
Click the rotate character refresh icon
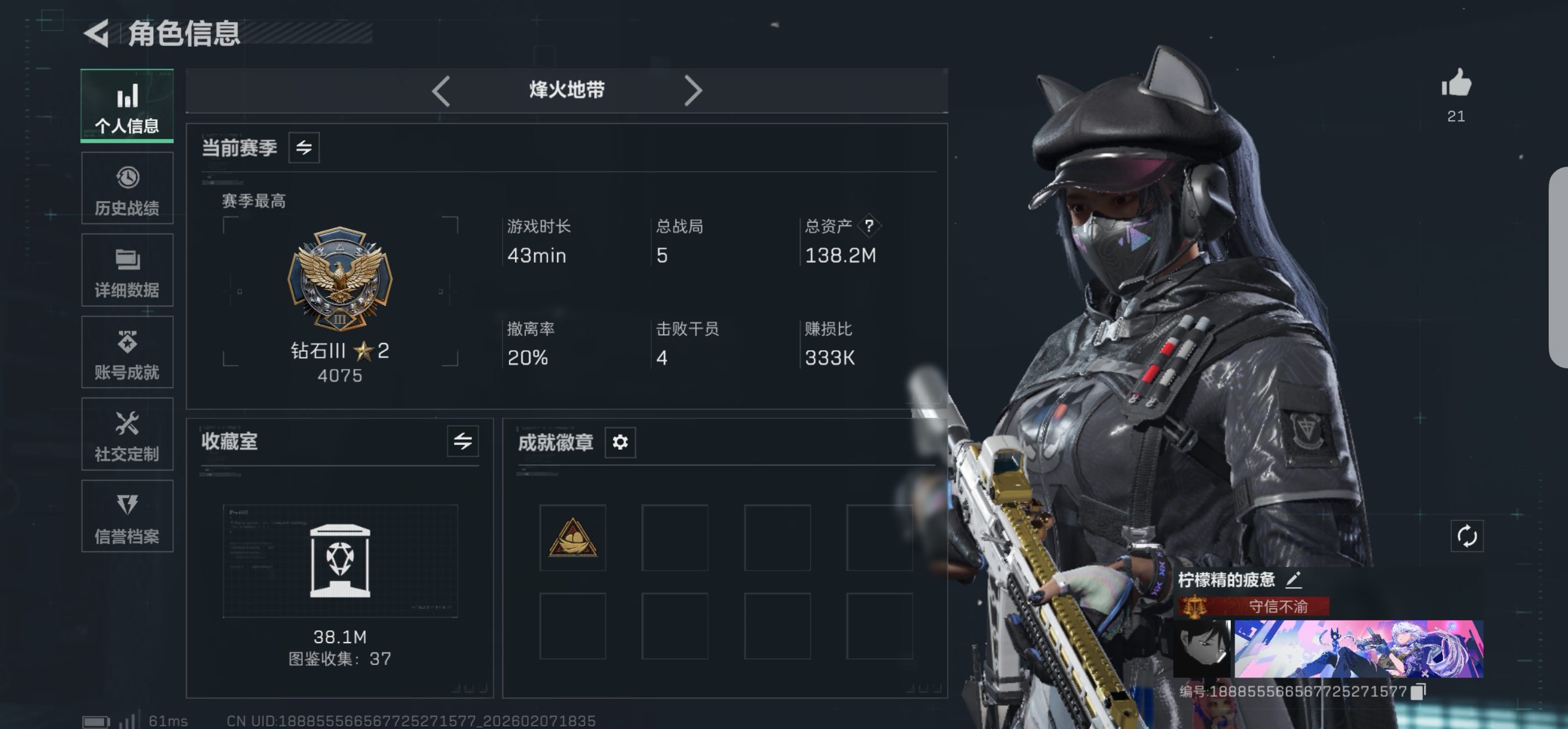[1466, 536]
